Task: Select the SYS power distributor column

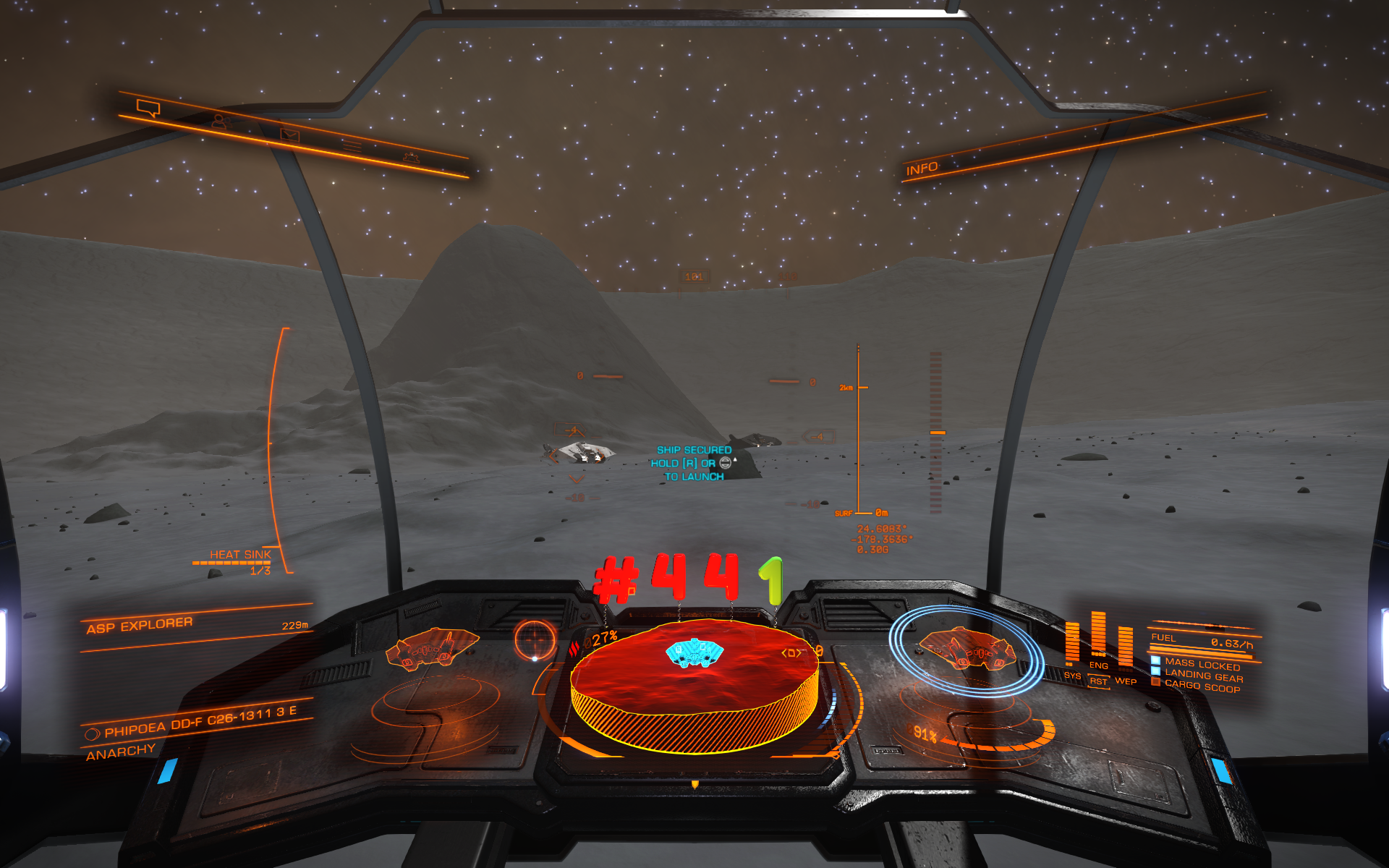Action: point(1072,642)
